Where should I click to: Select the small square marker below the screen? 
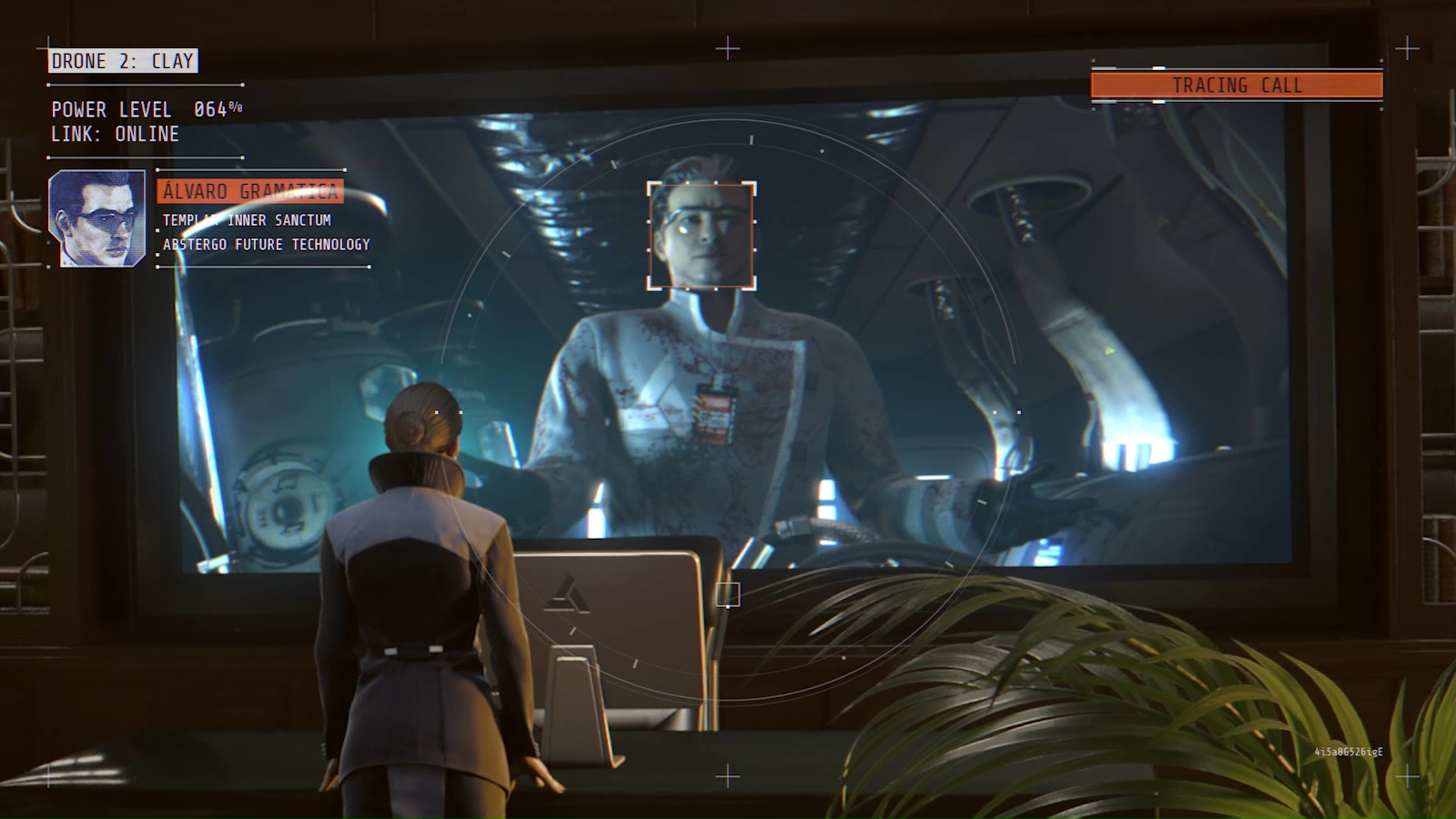coord(728,592)
